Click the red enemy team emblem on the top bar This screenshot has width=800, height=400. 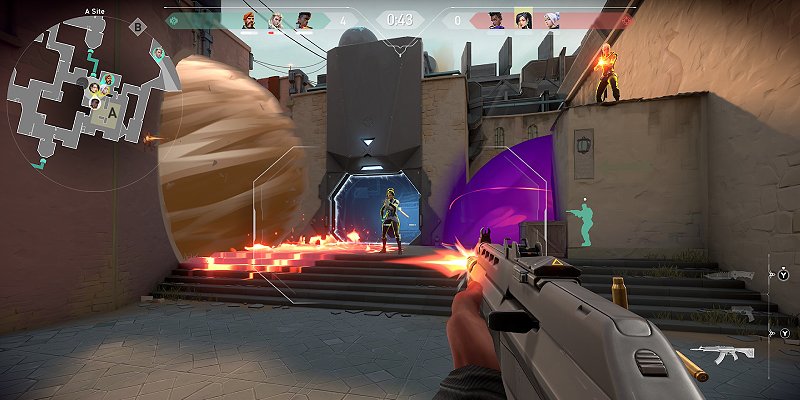(627, 19)
